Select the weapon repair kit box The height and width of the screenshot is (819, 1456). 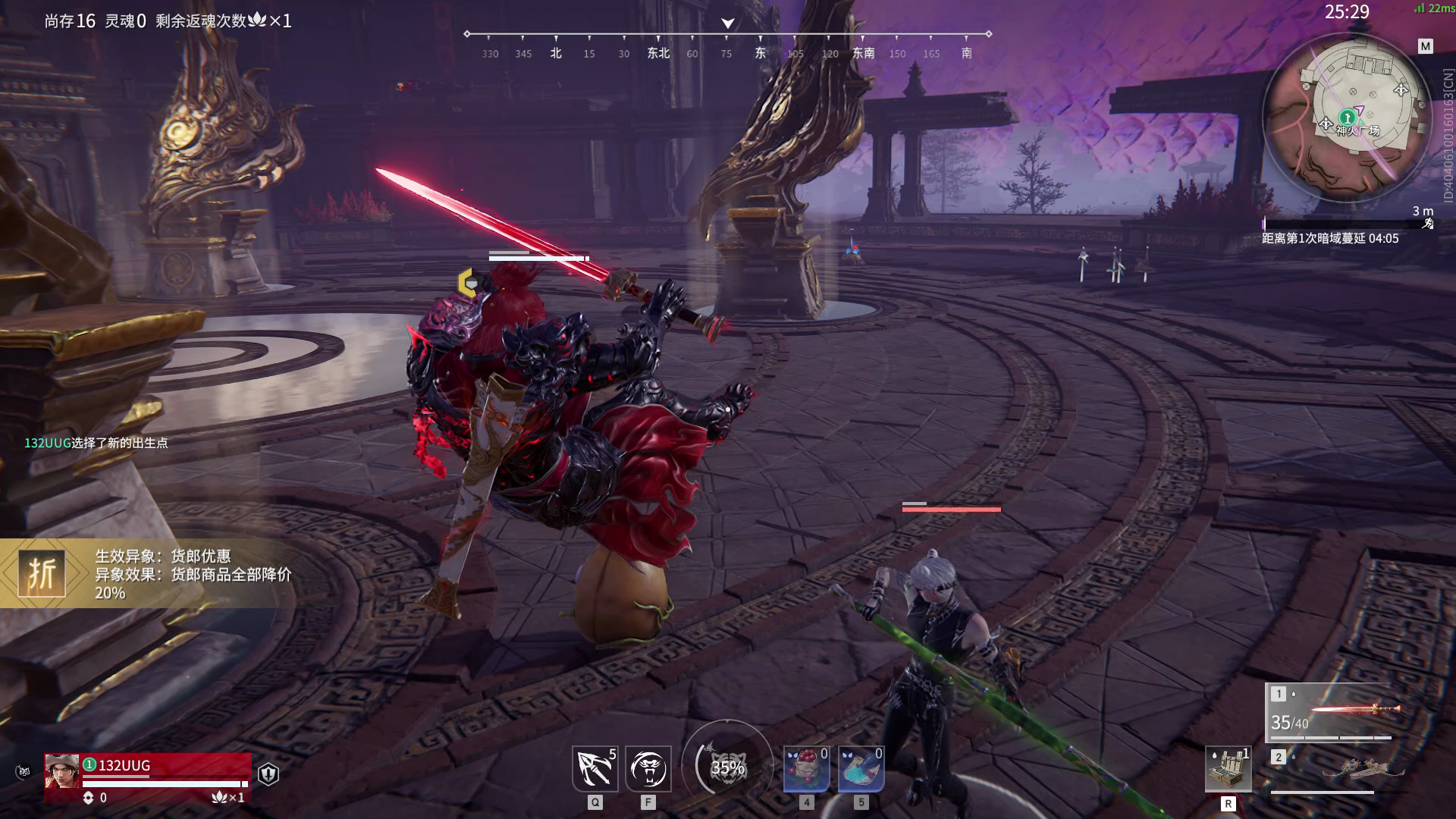point(1228,770)
